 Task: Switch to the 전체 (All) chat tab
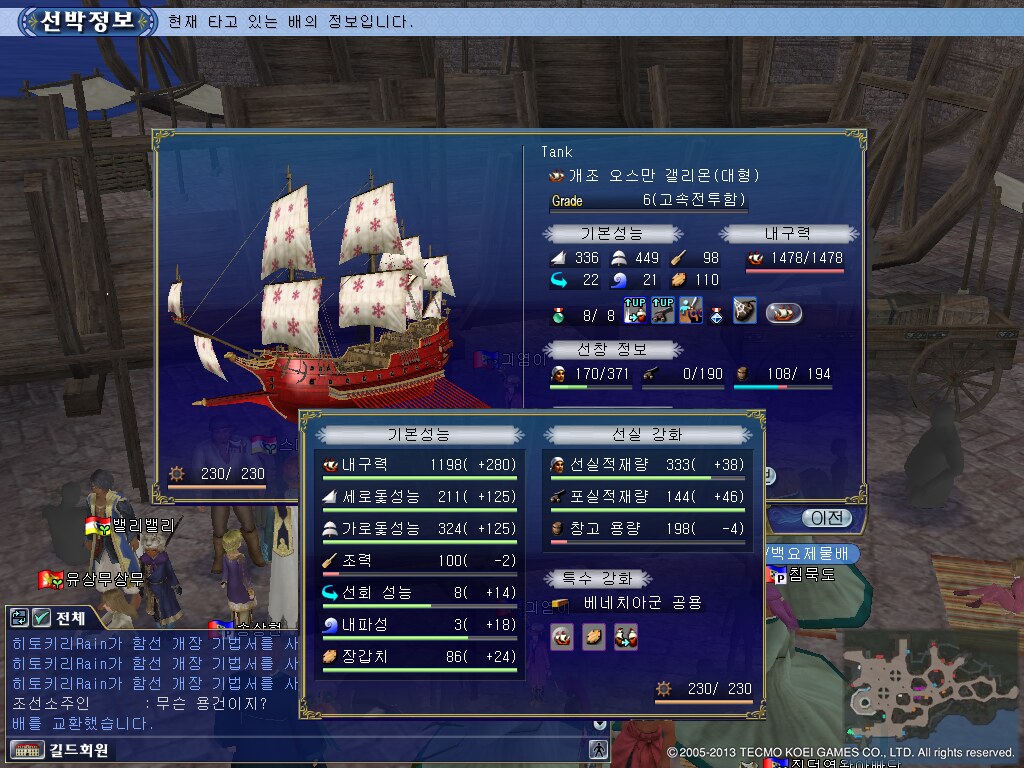pos(71,618)
